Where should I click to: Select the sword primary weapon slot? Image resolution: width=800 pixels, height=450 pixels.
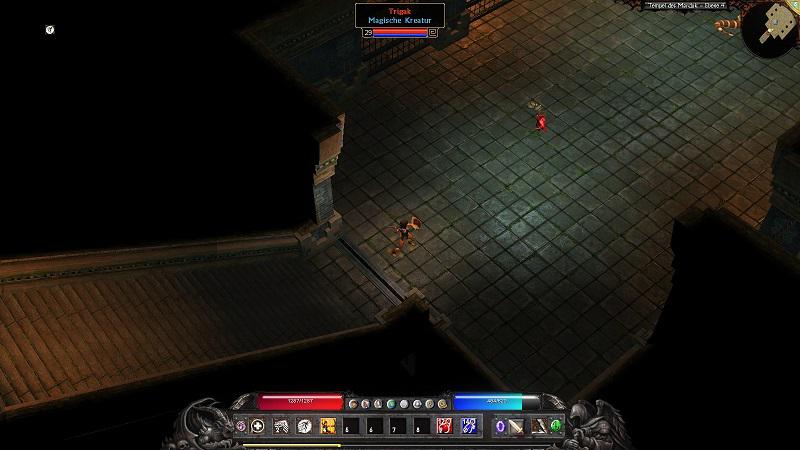point(516,426)
